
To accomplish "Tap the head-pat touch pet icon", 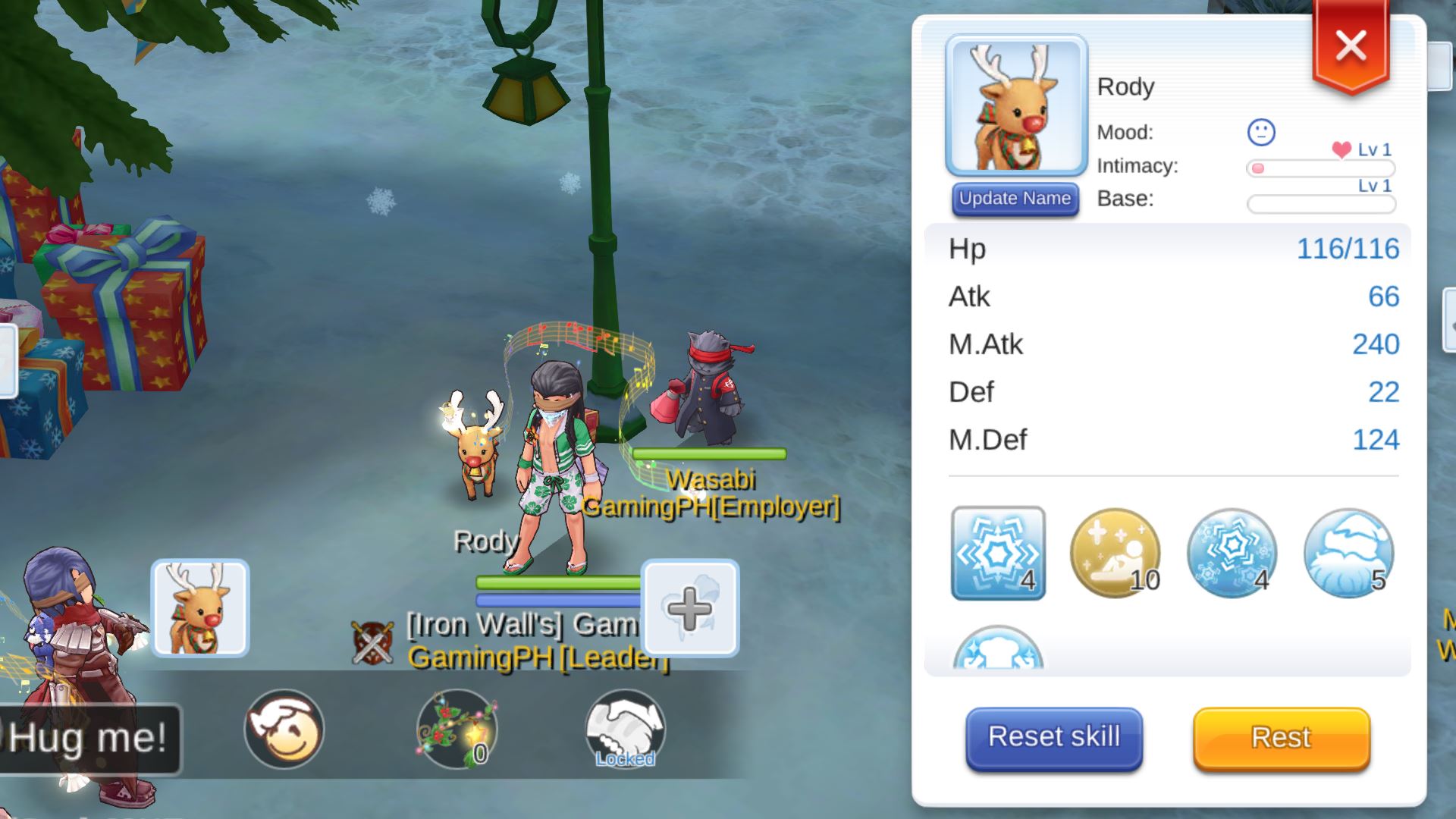I will coord(284,729).
